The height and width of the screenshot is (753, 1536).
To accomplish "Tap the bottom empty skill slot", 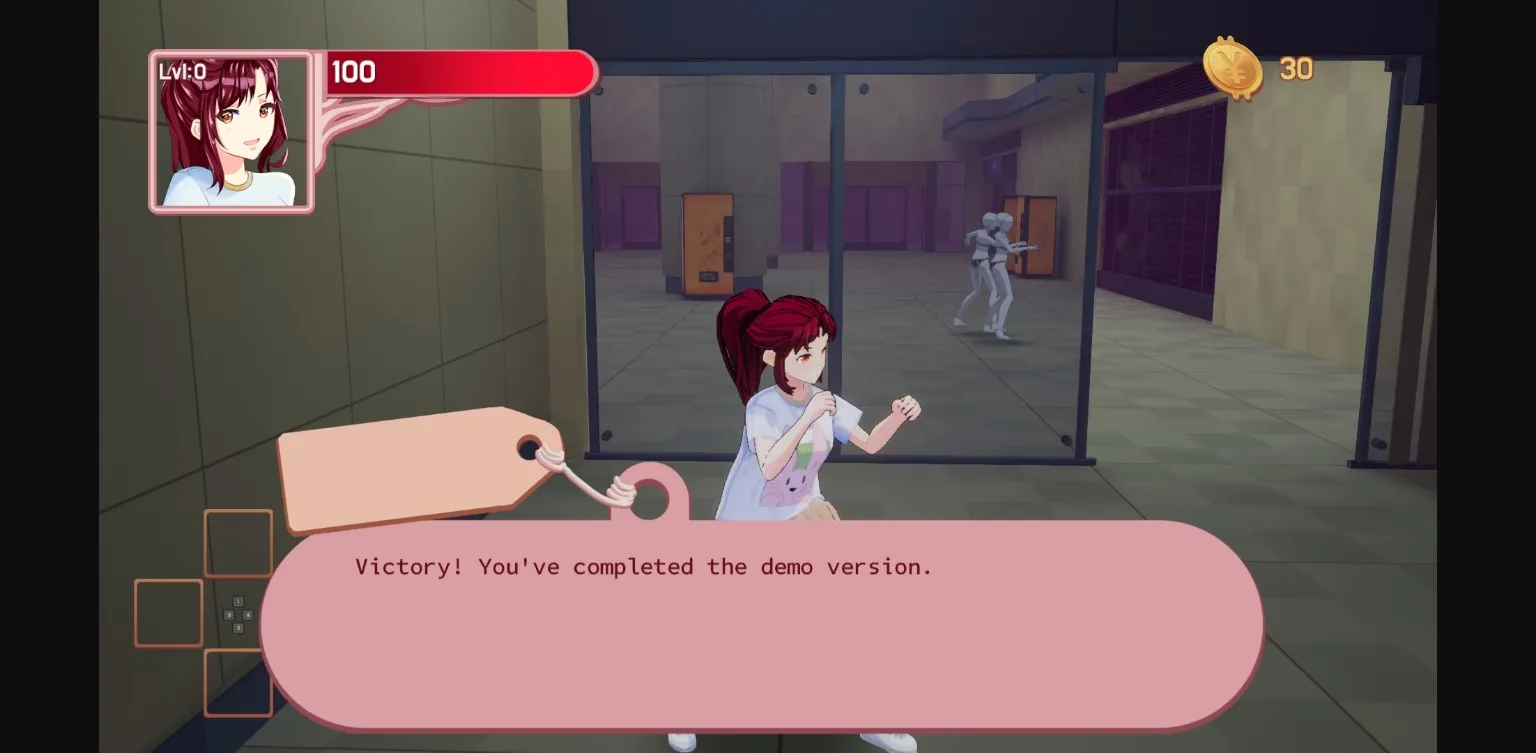I will click(x=238, y=683).
